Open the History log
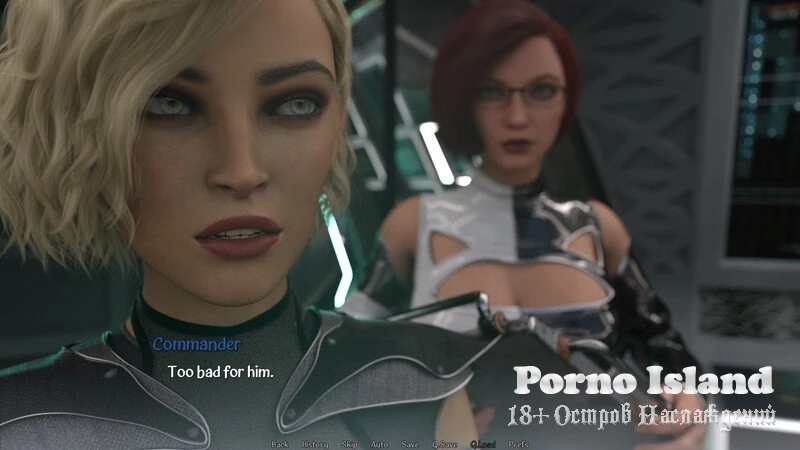800x450 pixels. click(311, 443)
